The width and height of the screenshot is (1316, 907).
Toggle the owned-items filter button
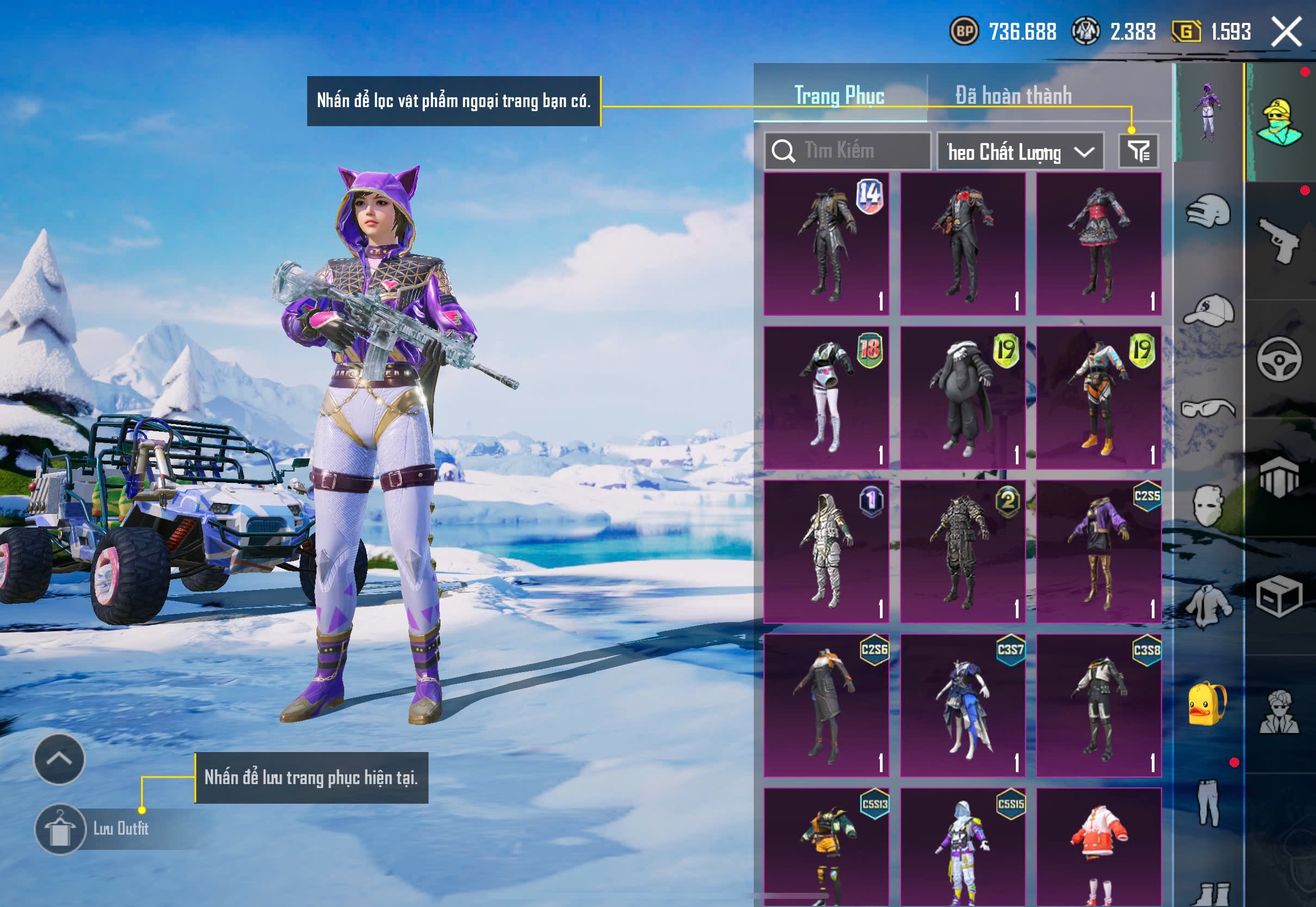click(x=1138, y=151)
